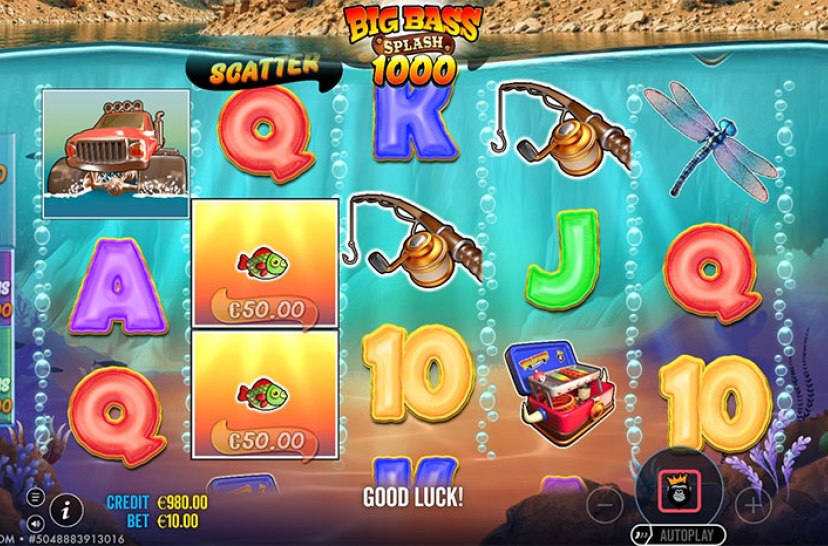Screen dimensions: 828x546
Task: Toggle the sound speaker icon
Action: [x=36, y=522]
